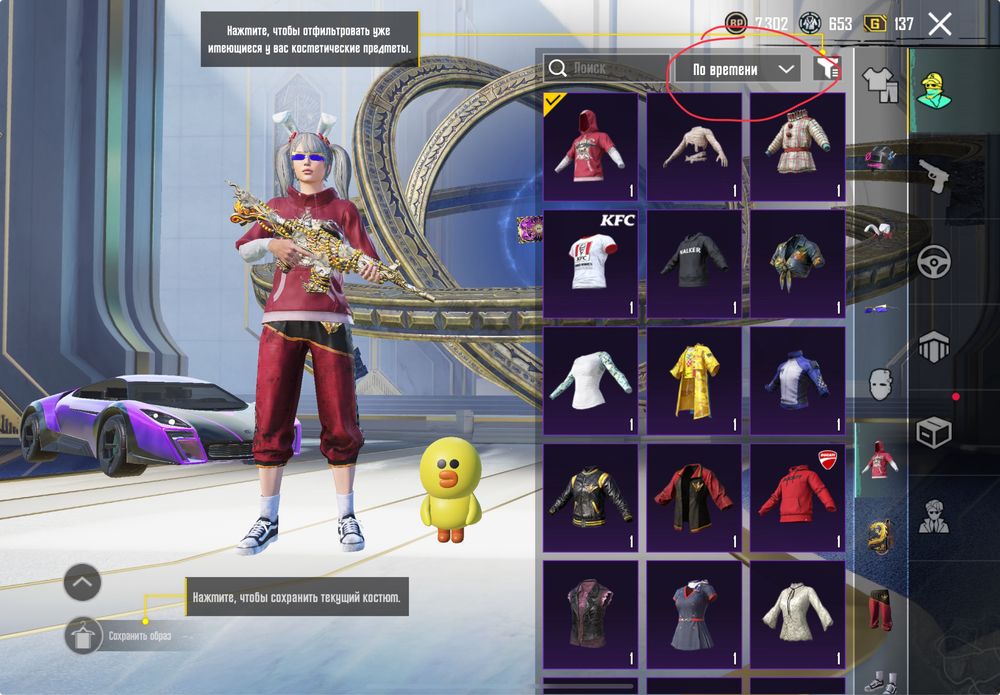Viewport: 1000px width, 695px height.
Task: Choose the black and gold leather jacket
Action: pyautogui.click(x=591, y=498)
